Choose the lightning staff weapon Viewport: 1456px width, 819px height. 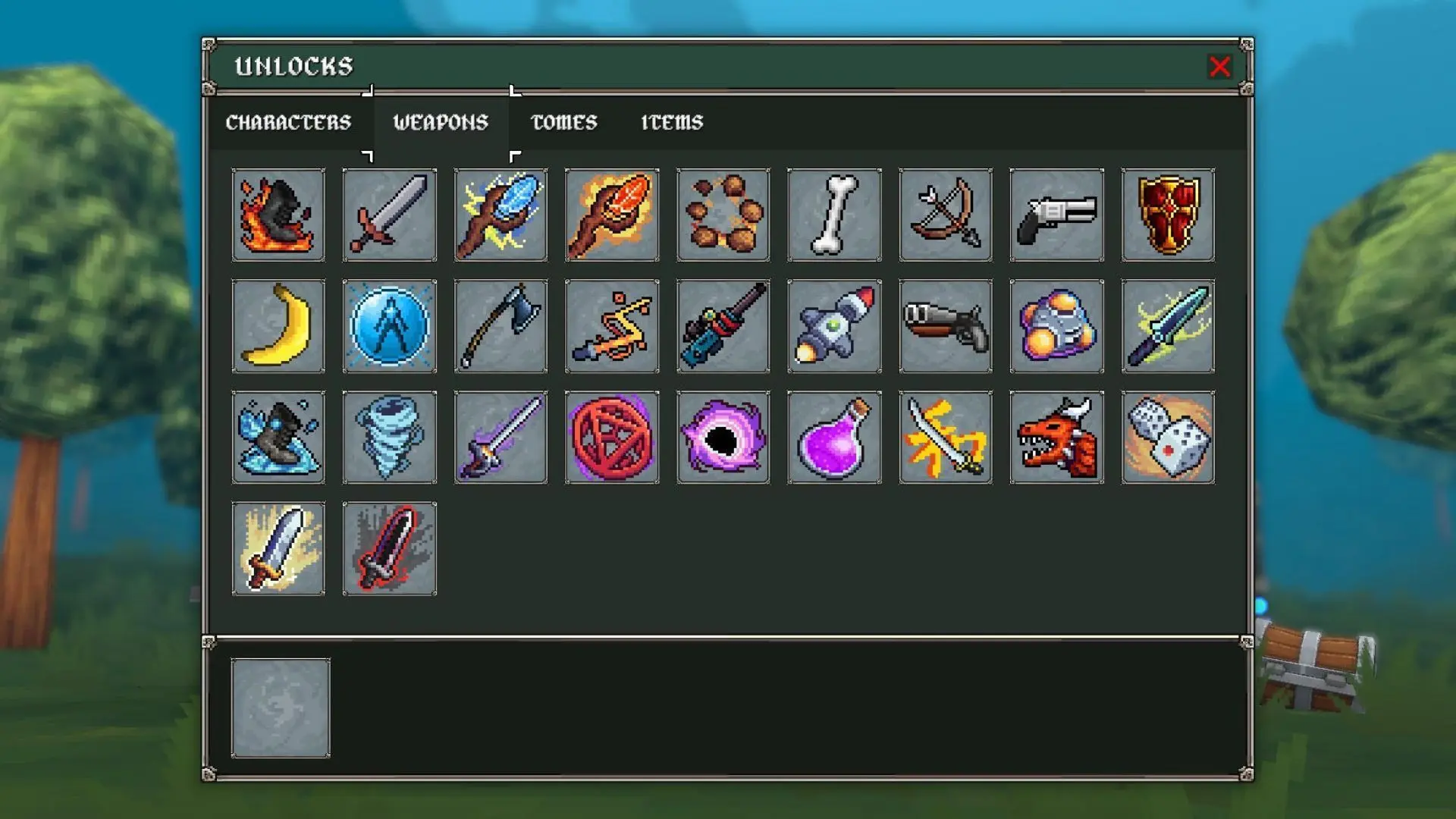point(500,215)
